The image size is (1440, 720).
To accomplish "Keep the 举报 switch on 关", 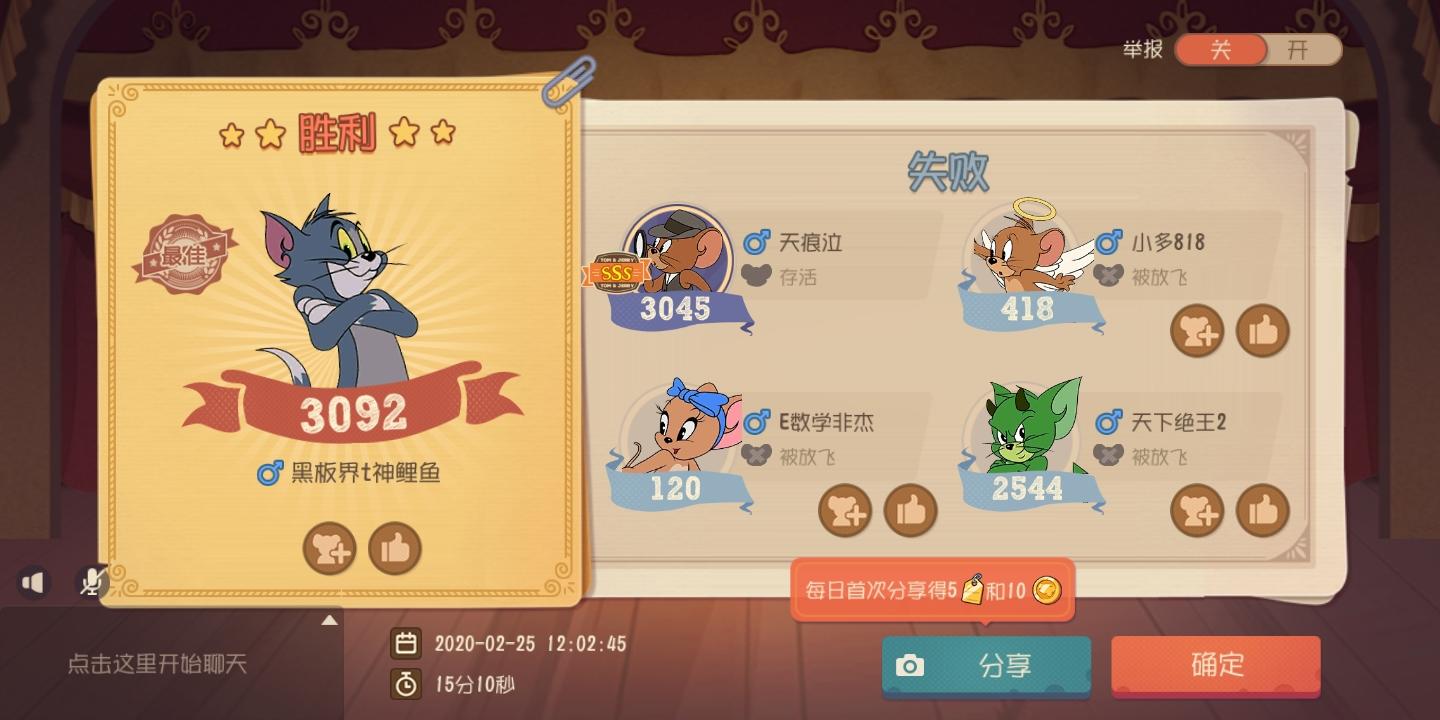I will [x=1221, y=49].
